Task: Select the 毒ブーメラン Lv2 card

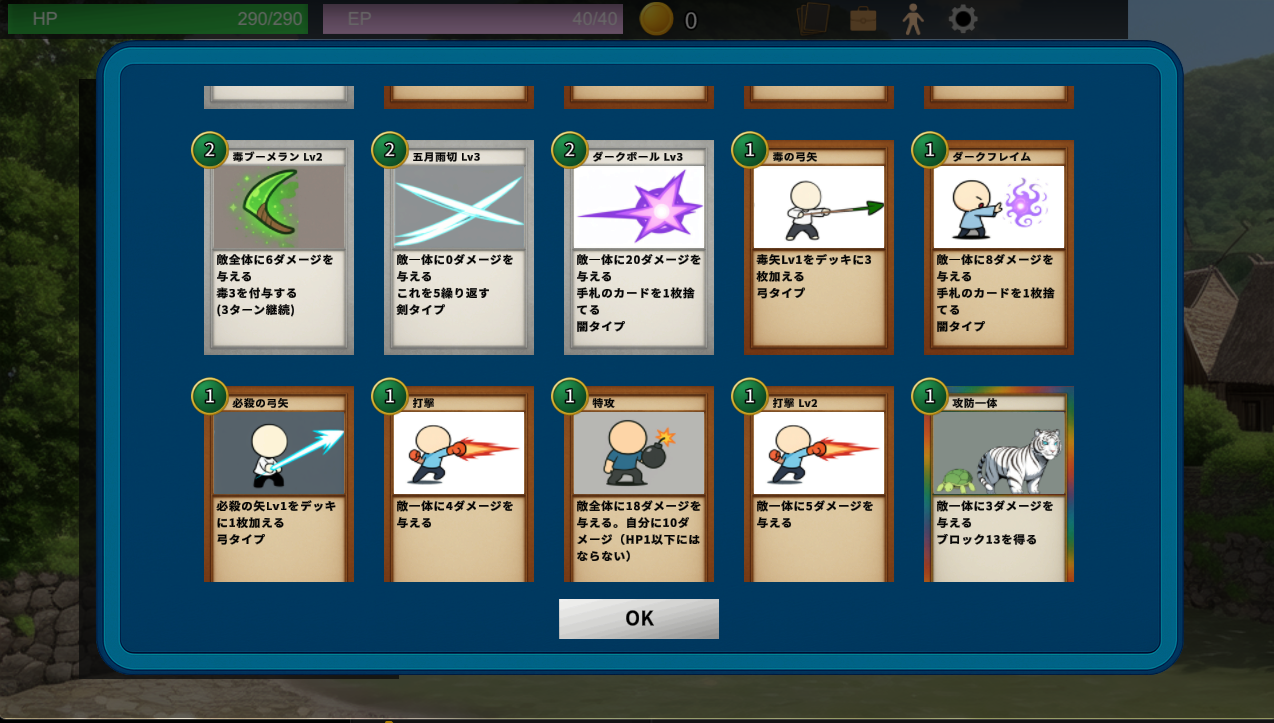Action: tap(279, 248)
